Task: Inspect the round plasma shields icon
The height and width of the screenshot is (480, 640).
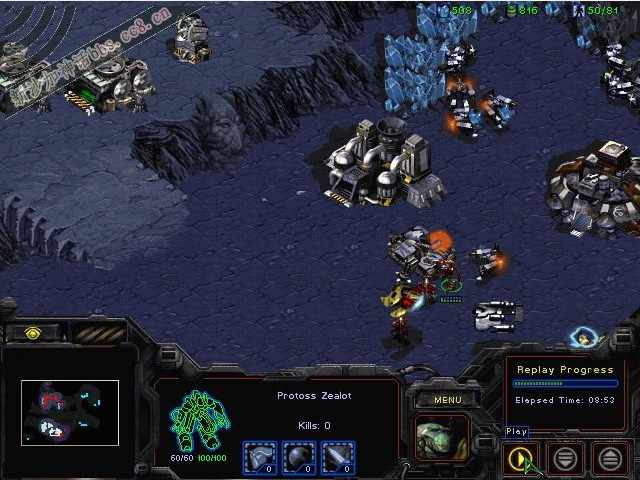Action: [x=297, y=458]
